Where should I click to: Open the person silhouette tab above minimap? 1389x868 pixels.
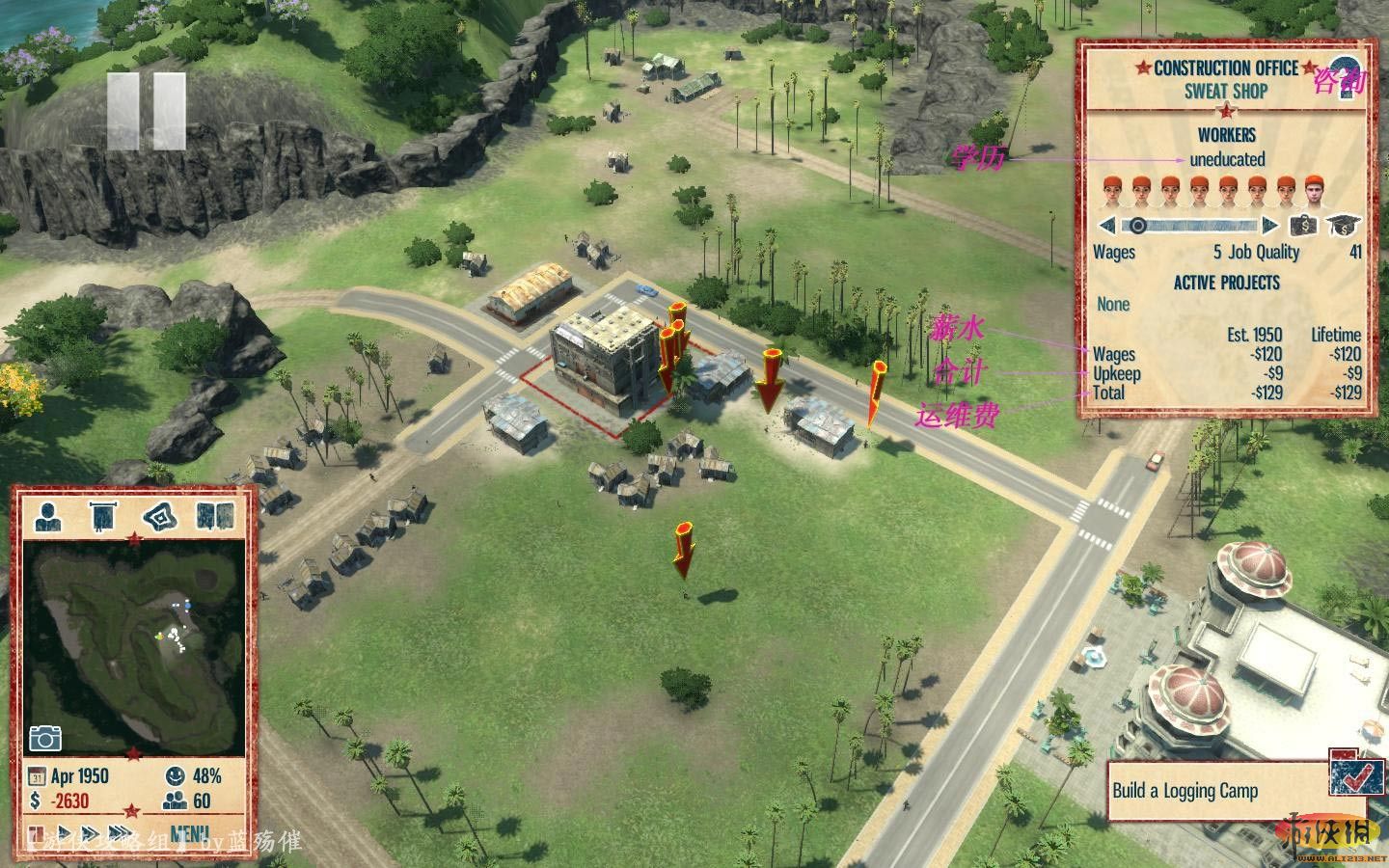pyautogui.click(x=48, y=517)
